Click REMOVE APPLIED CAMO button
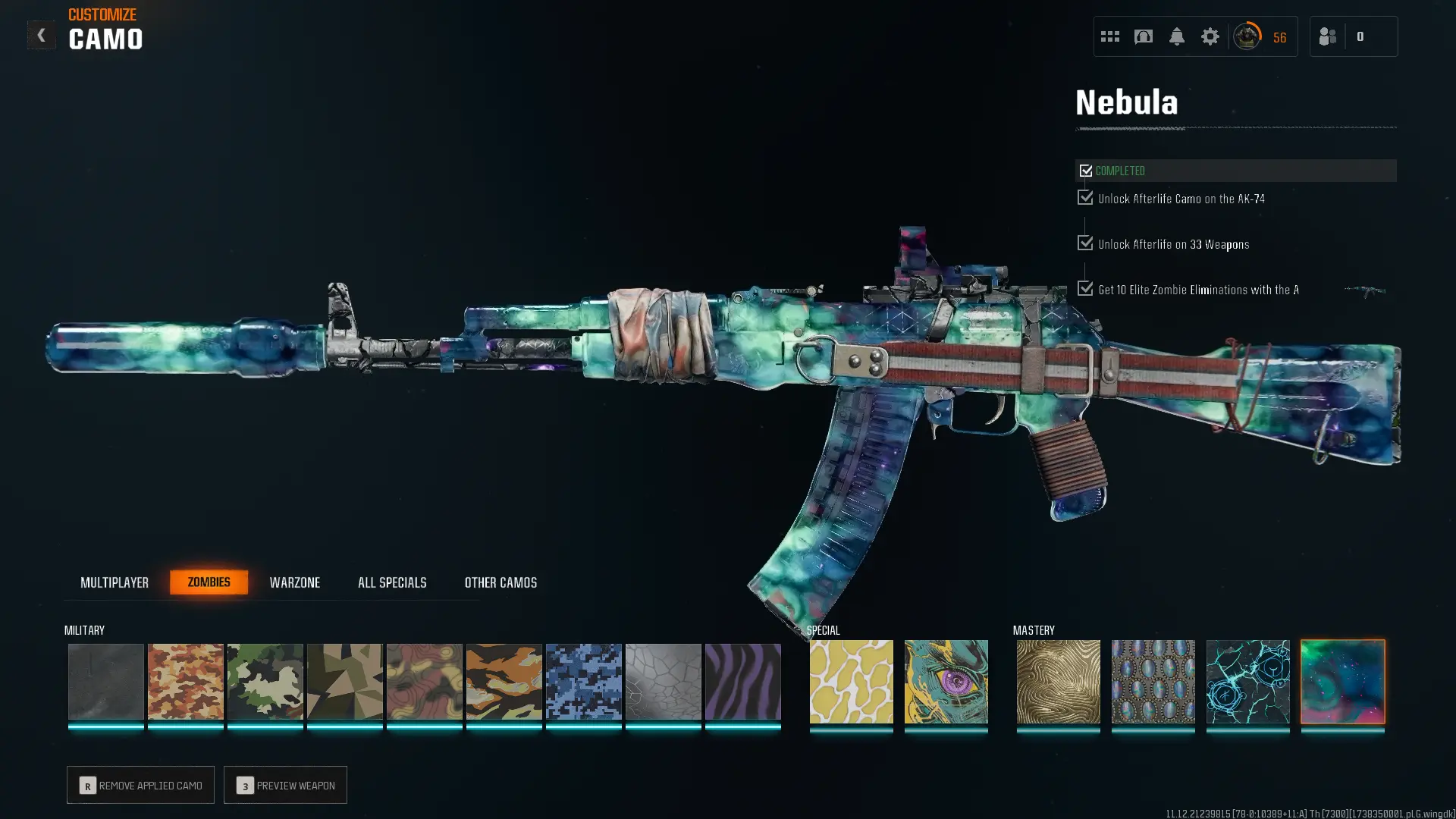The width and height of the screenshot is (1456, 819). point(140,785)
